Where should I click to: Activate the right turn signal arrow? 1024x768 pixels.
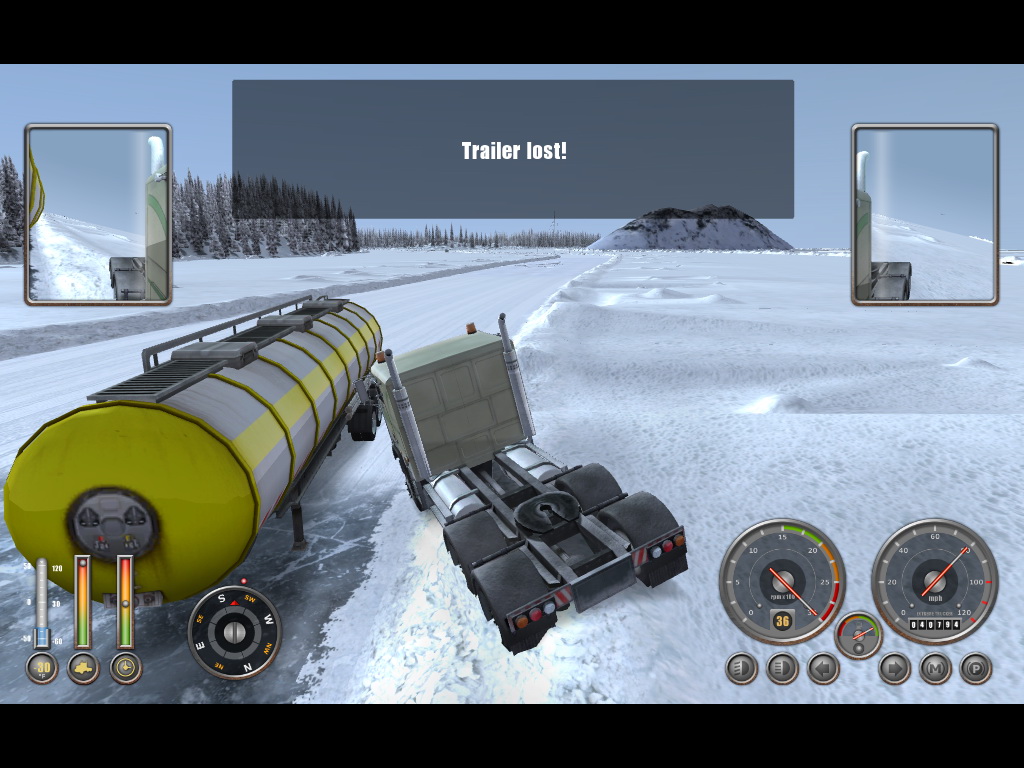click(894, 668)
